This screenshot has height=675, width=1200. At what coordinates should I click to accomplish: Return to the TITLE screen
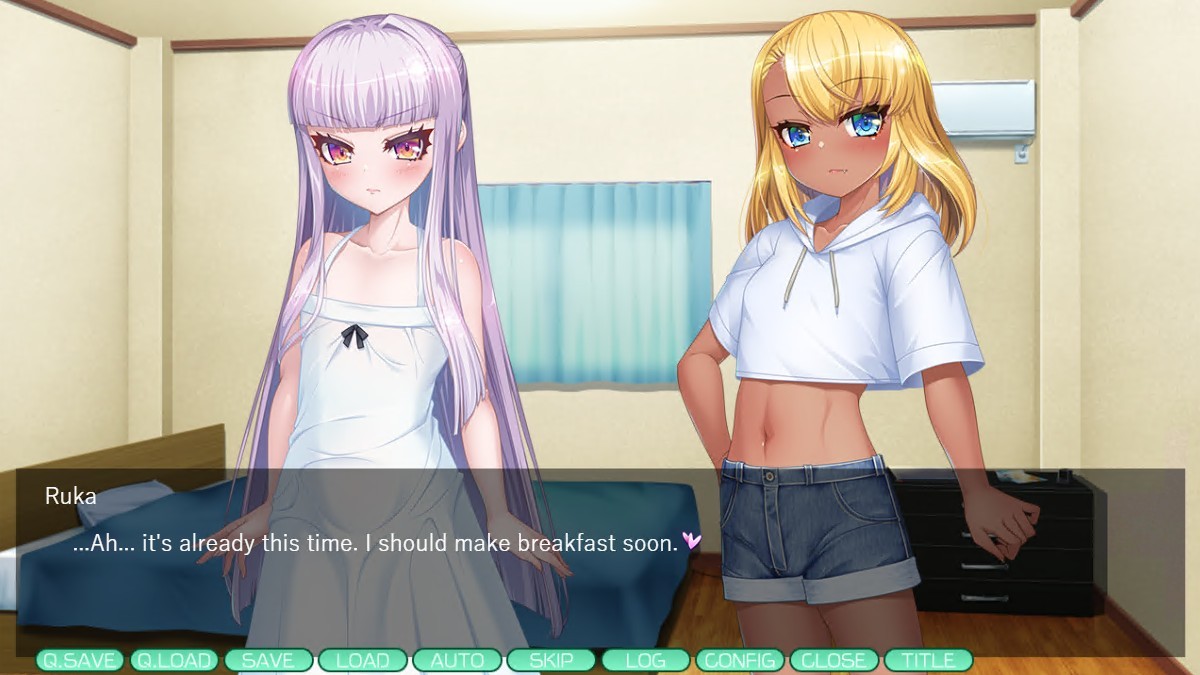tap(928, 660)
